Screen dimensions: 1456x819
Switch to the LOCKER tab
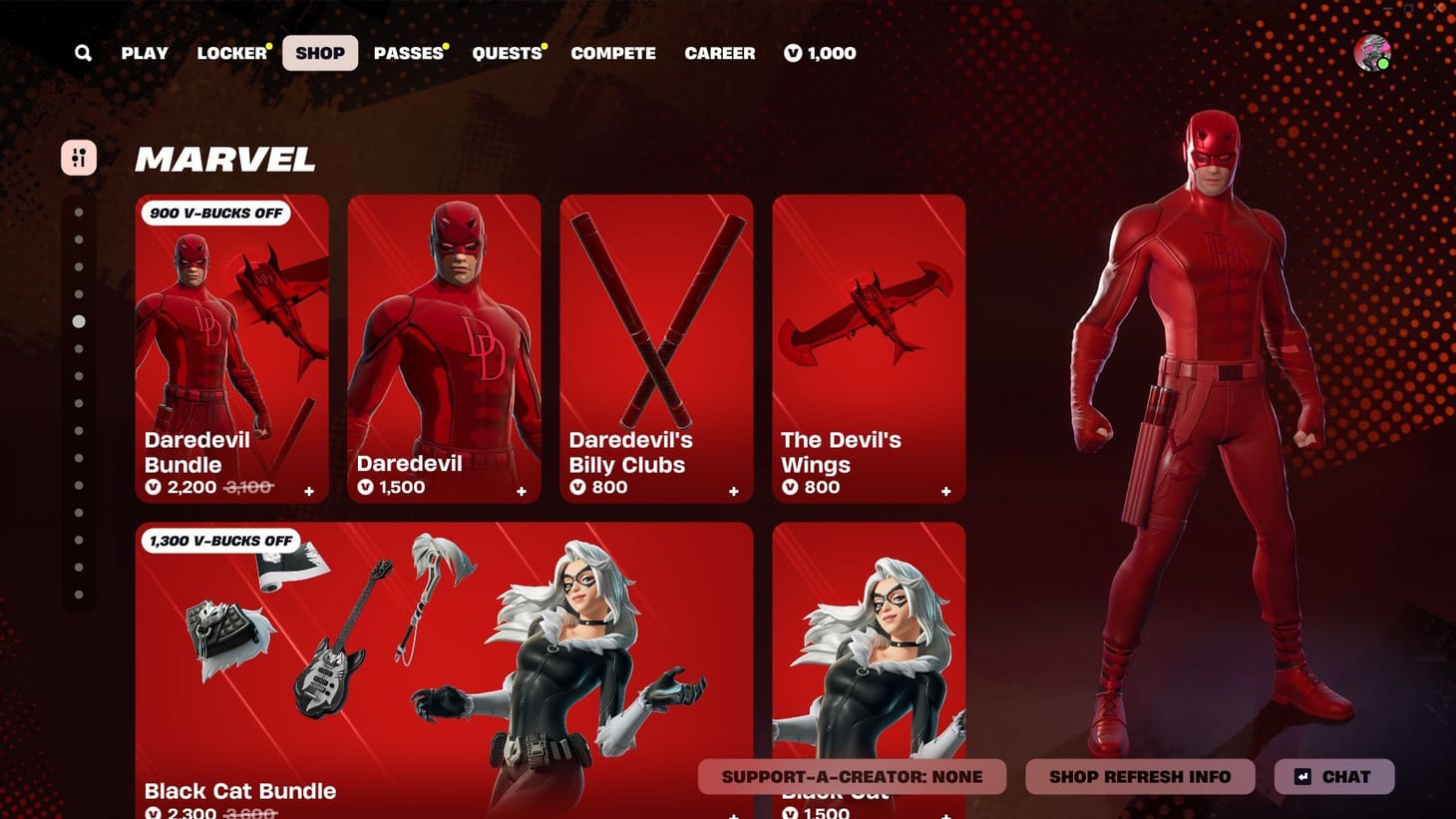pyautogui.click(x=229, y=53)
